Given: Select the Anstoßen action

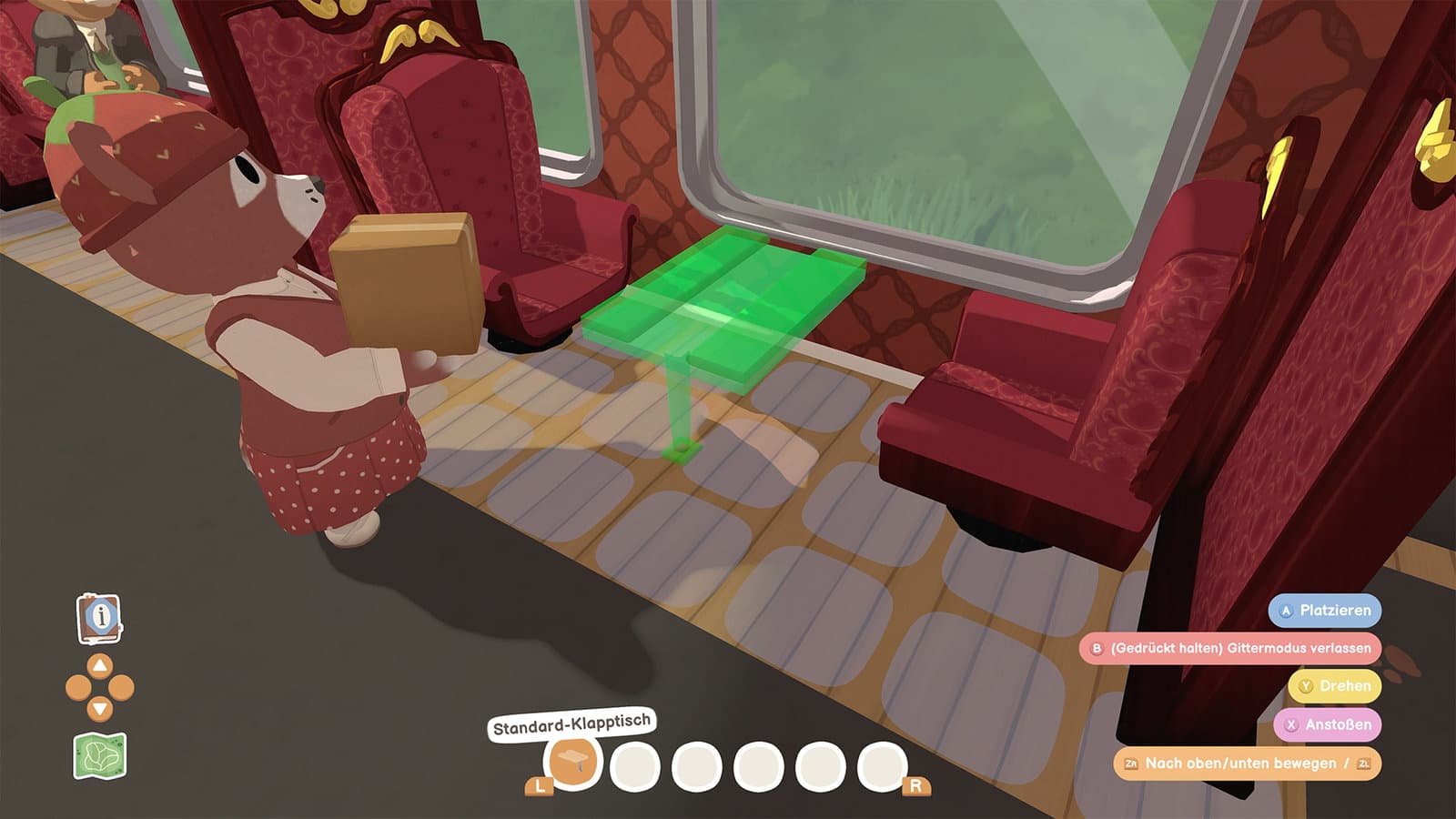Looking at the screenshot, I should pos(1327,724).
